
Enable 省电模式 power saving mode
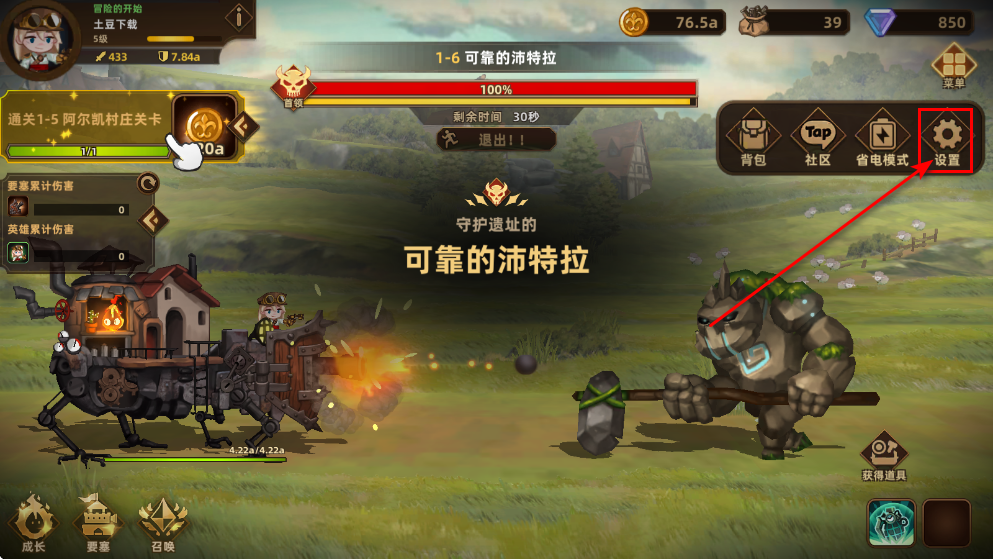pos(881,140)
